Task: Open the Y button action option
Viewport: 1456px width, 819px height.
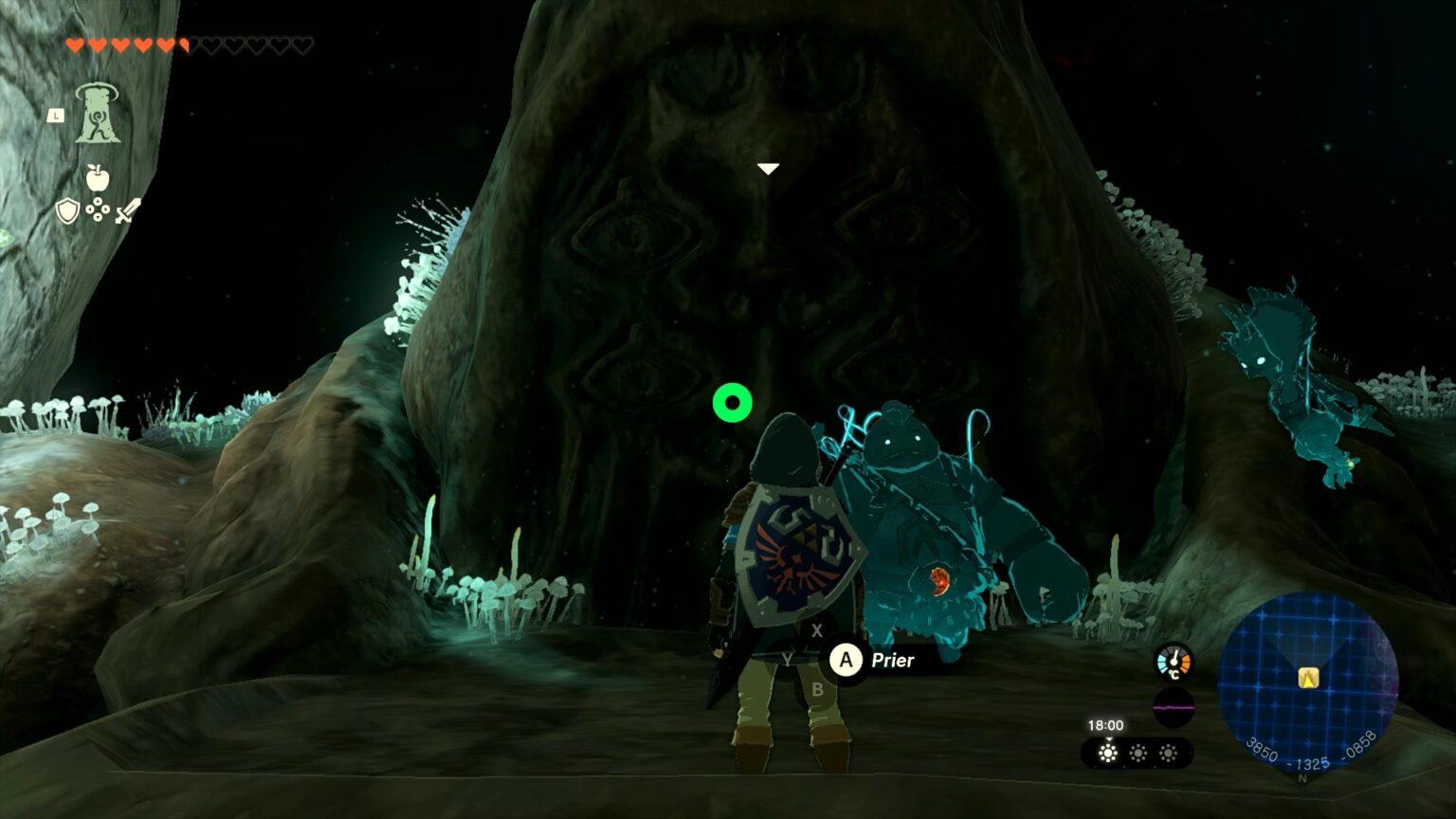Action: click(788, 657)
